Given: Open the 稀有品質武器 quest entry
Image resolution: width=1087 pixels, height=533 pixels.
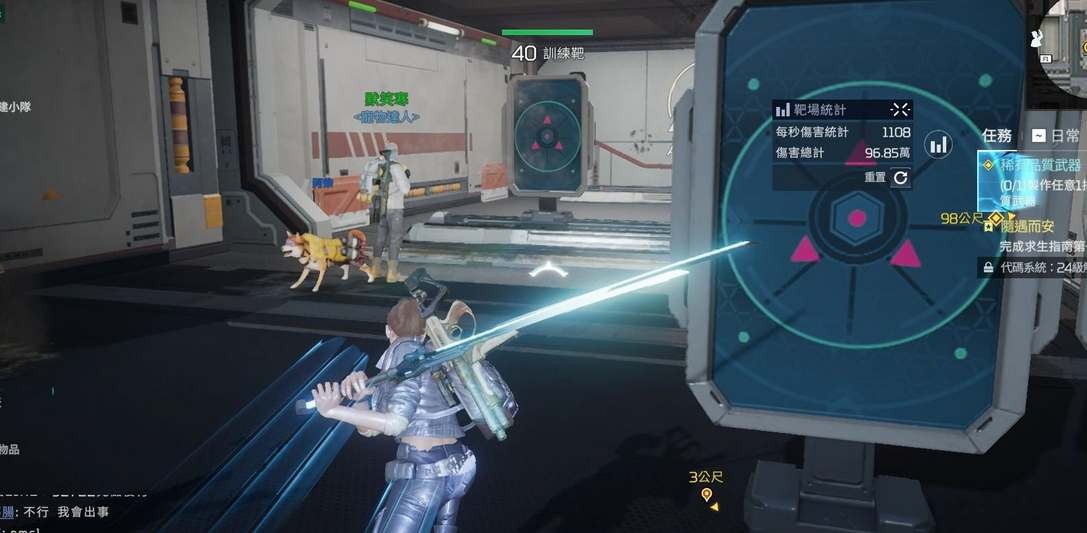Looking at the screenshot, I should tap(1038, 166).
